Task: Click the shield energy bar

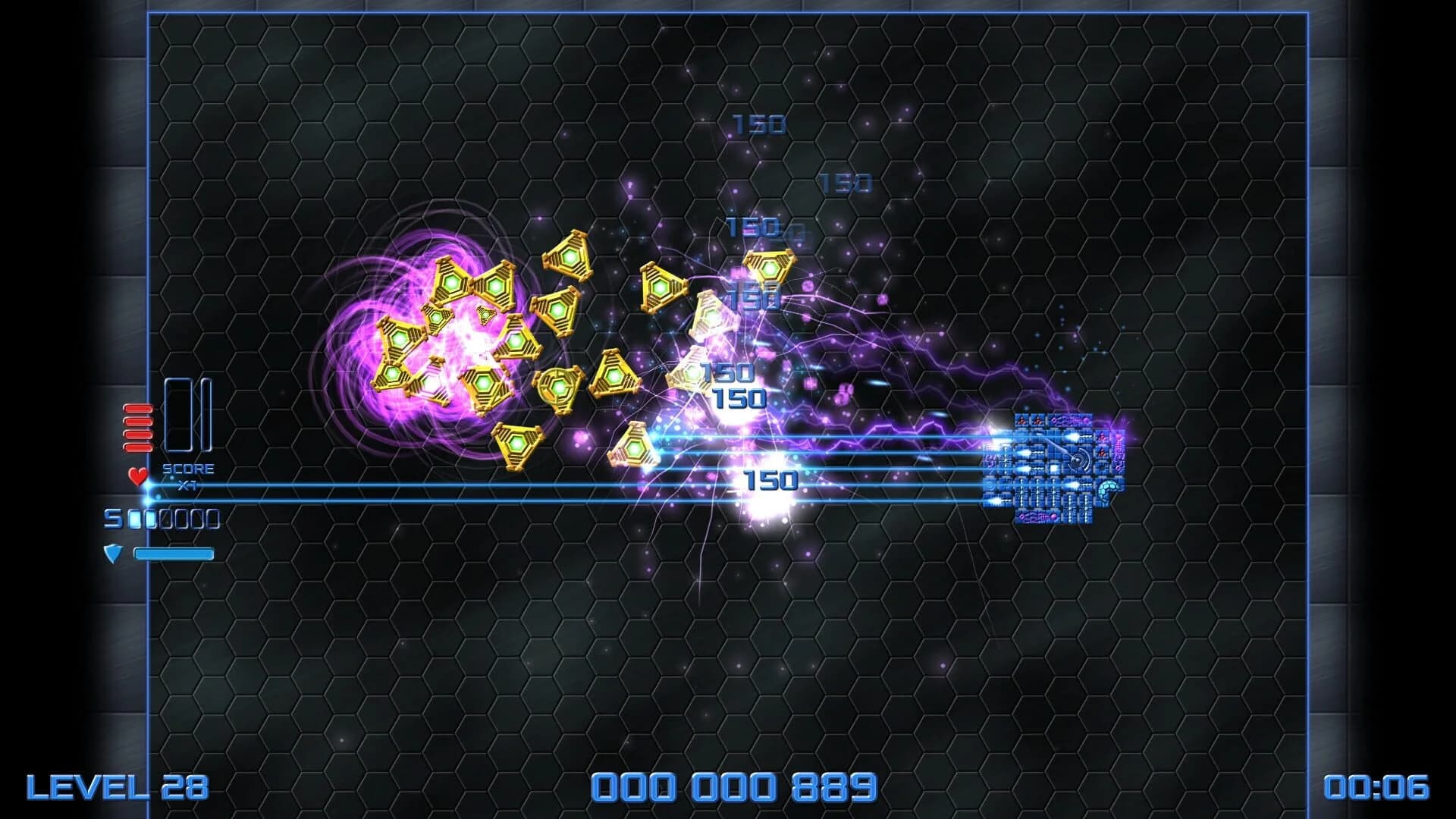Action: [x=173, y=554]
